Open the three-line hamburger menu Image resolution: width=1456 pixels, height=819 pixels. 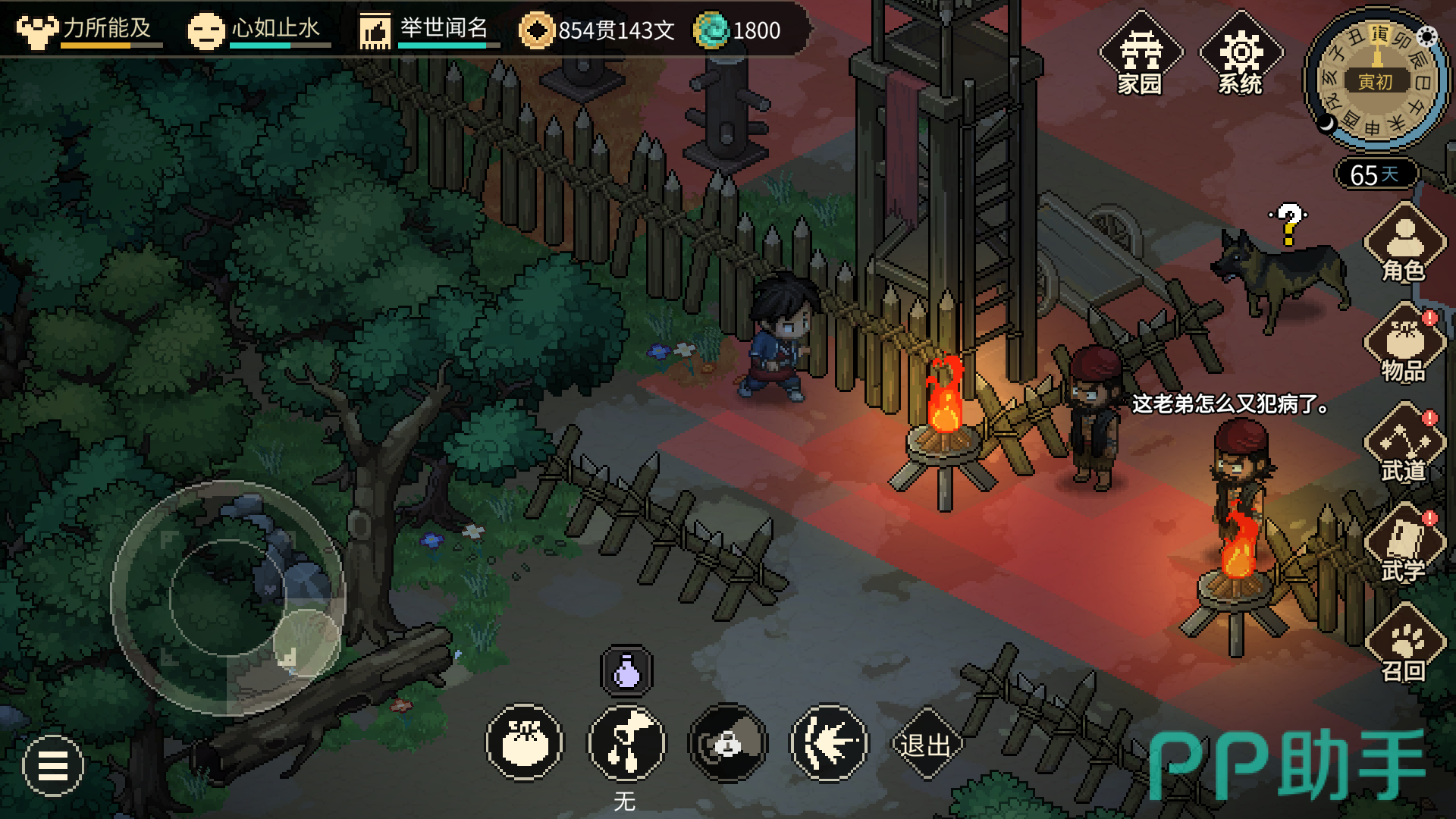(53, 766)
